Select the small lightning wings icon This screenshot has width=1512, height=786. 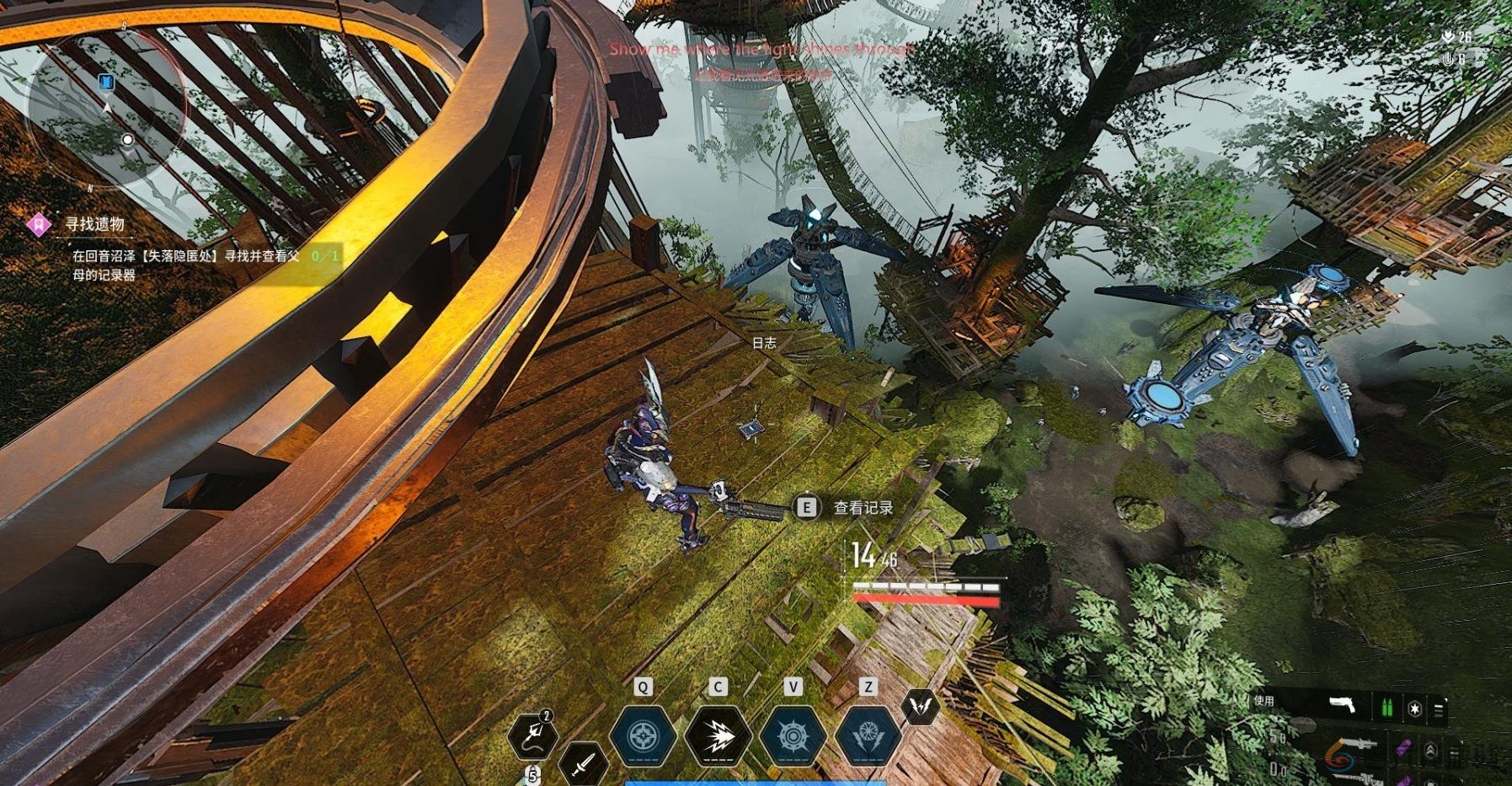922,706
